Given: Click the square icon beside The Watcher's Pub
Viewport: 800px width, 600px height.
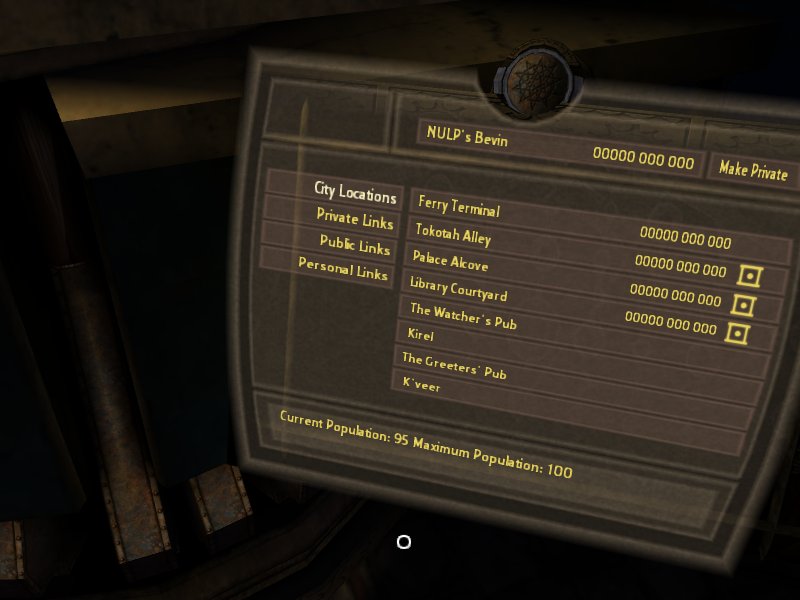Looking at the screenshot, I should point(738,332).
